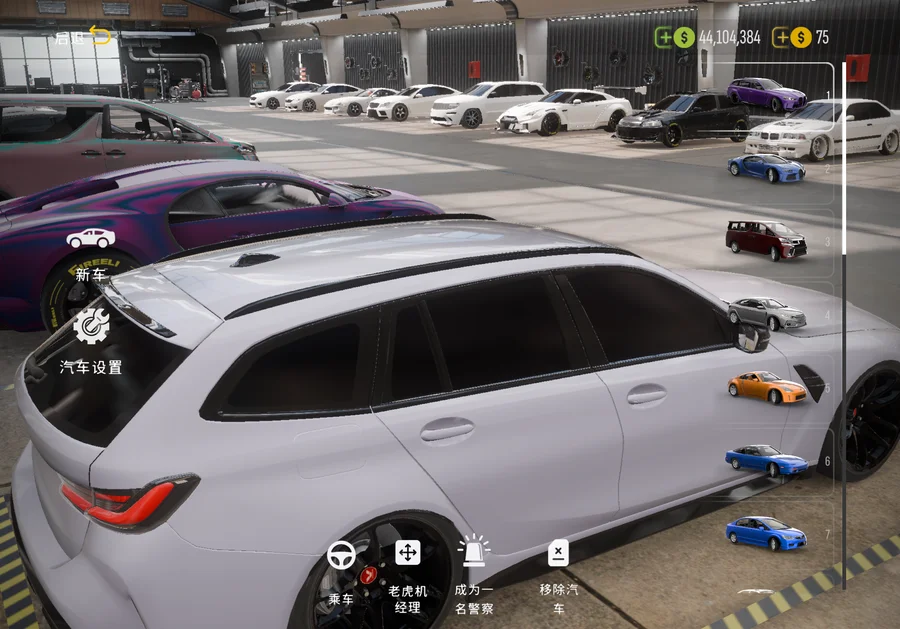This screenshot has width=900, height=629.
Task: Select the blue coupe in slot 6
Action: coord(766,460)
